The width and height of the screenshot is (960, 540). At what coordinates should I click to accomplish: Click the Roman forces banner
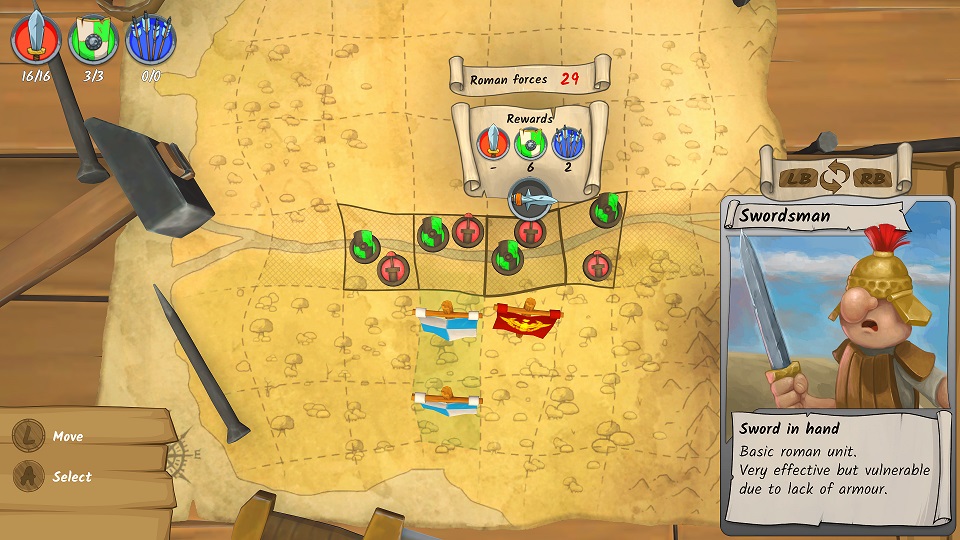(x=529, y=77)
